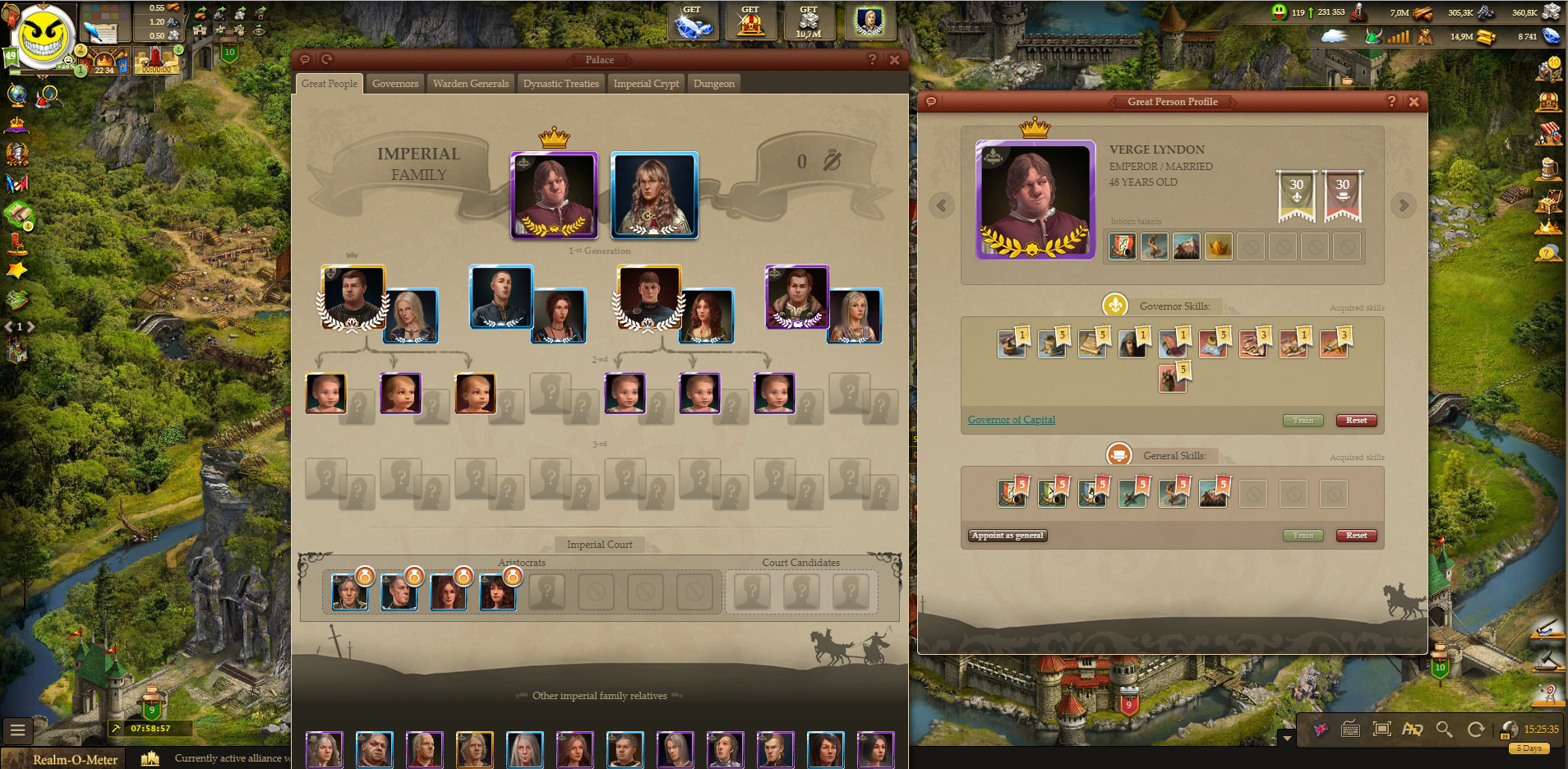
Task: Open the world globe map icon
Action: 16,94
